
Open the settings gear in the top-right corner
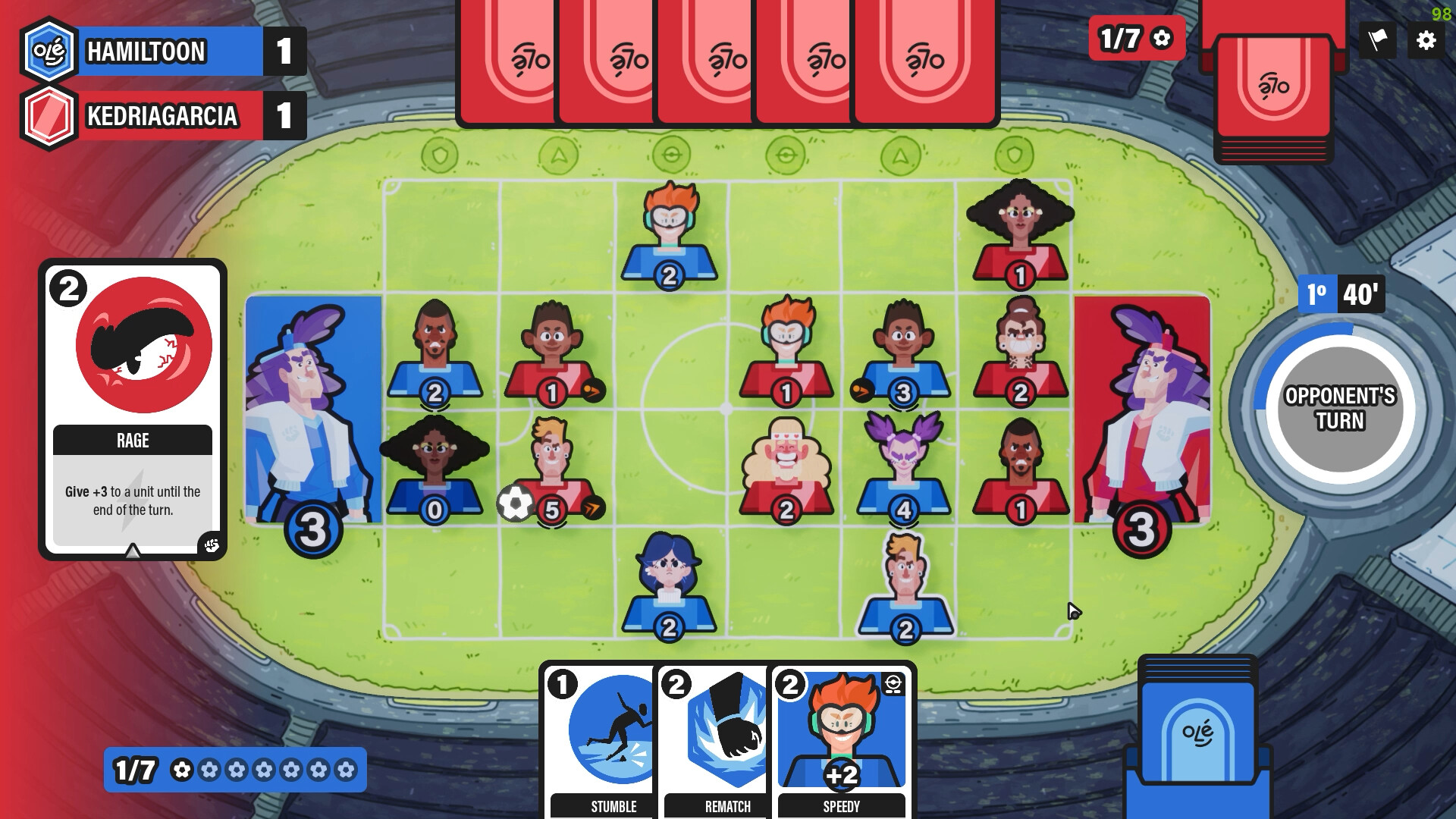tap(1426, 42)
